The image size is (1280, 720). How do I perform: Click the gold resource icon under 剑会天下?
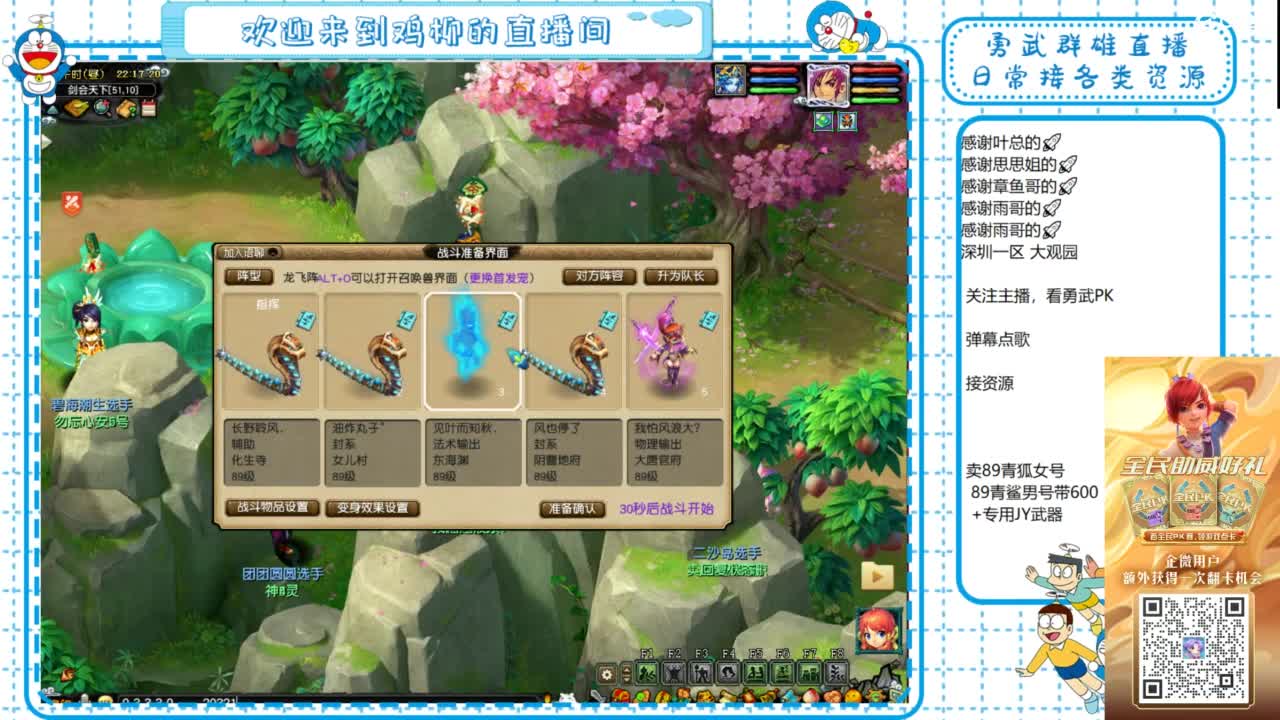(75, 108)
